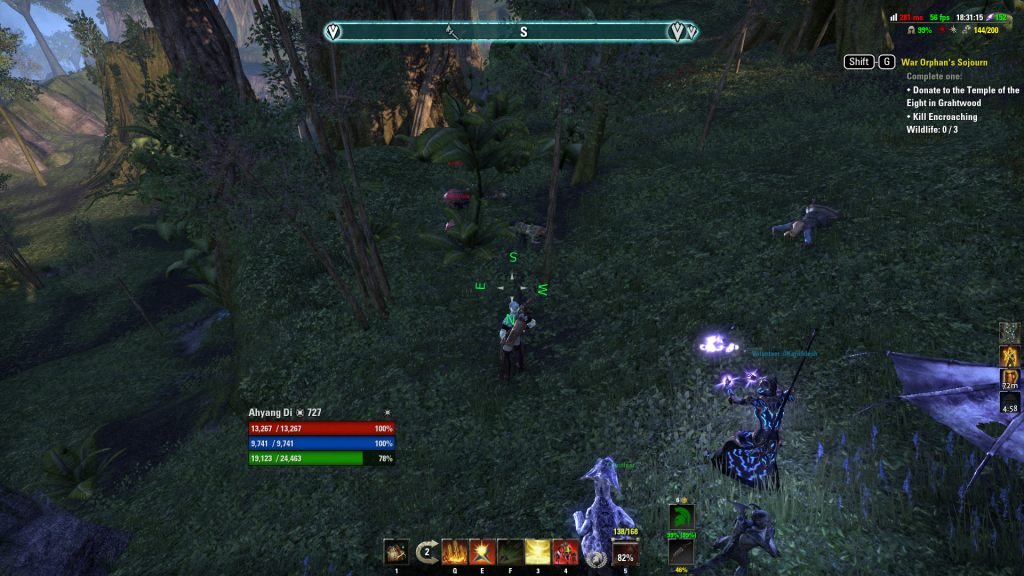This screenshot has height=576, width=1024.
Task: Activate the red armored atronach skill
Action: (566, 552)
